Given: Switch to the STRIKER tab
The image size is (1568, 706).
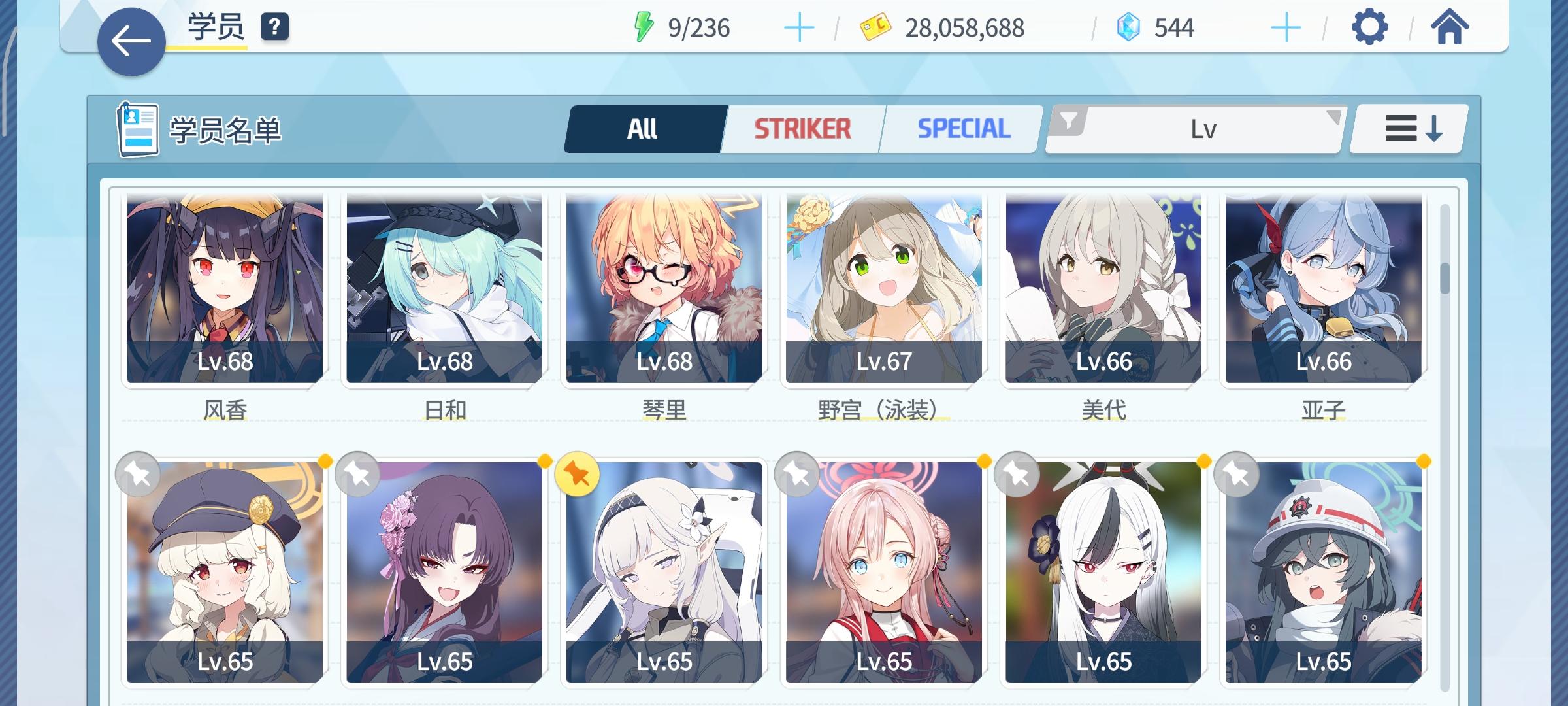Looking at the screenshot, I should (802, 128).
